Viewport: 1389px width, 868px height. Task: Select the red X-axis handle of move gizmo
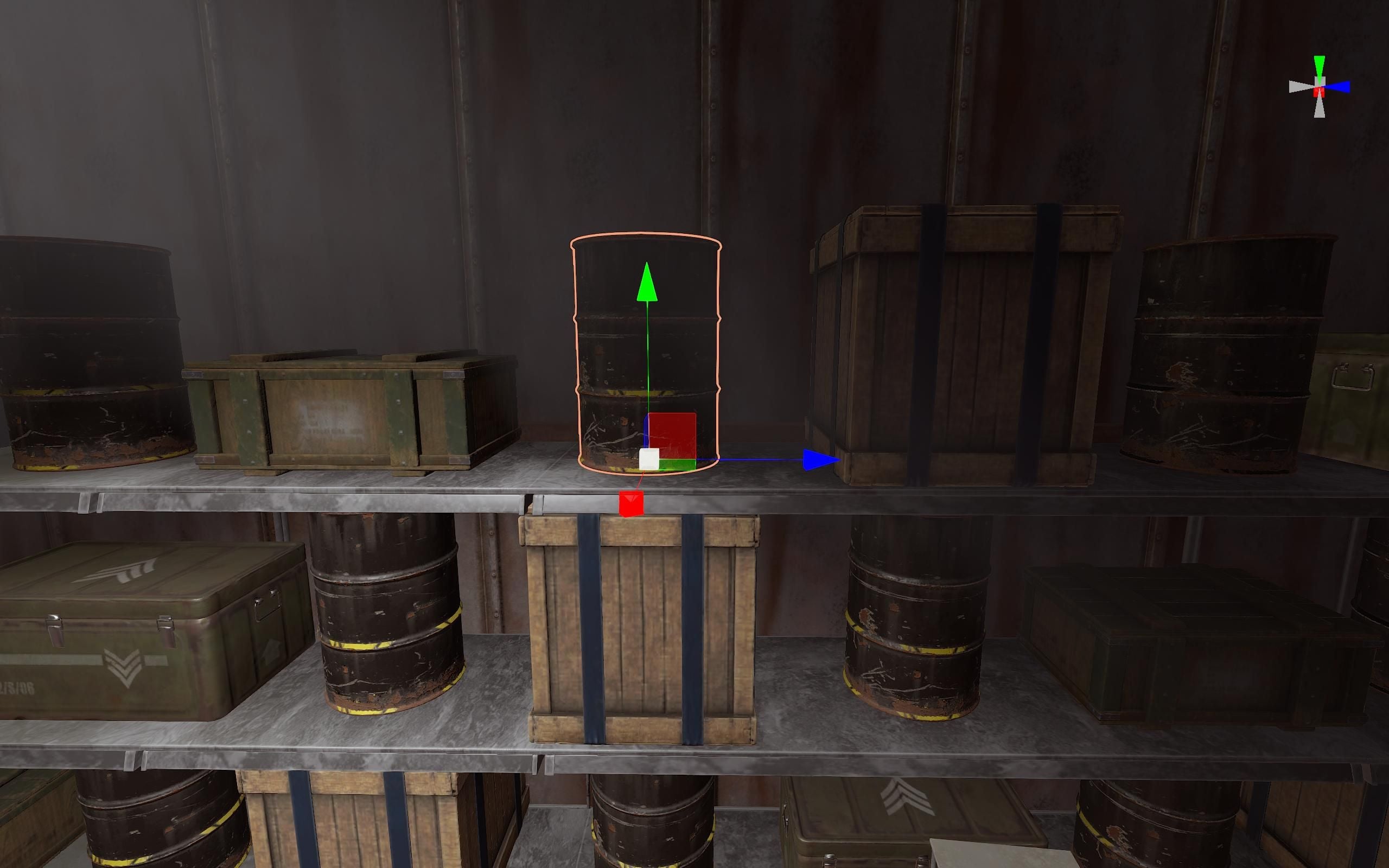coord(631,504)
